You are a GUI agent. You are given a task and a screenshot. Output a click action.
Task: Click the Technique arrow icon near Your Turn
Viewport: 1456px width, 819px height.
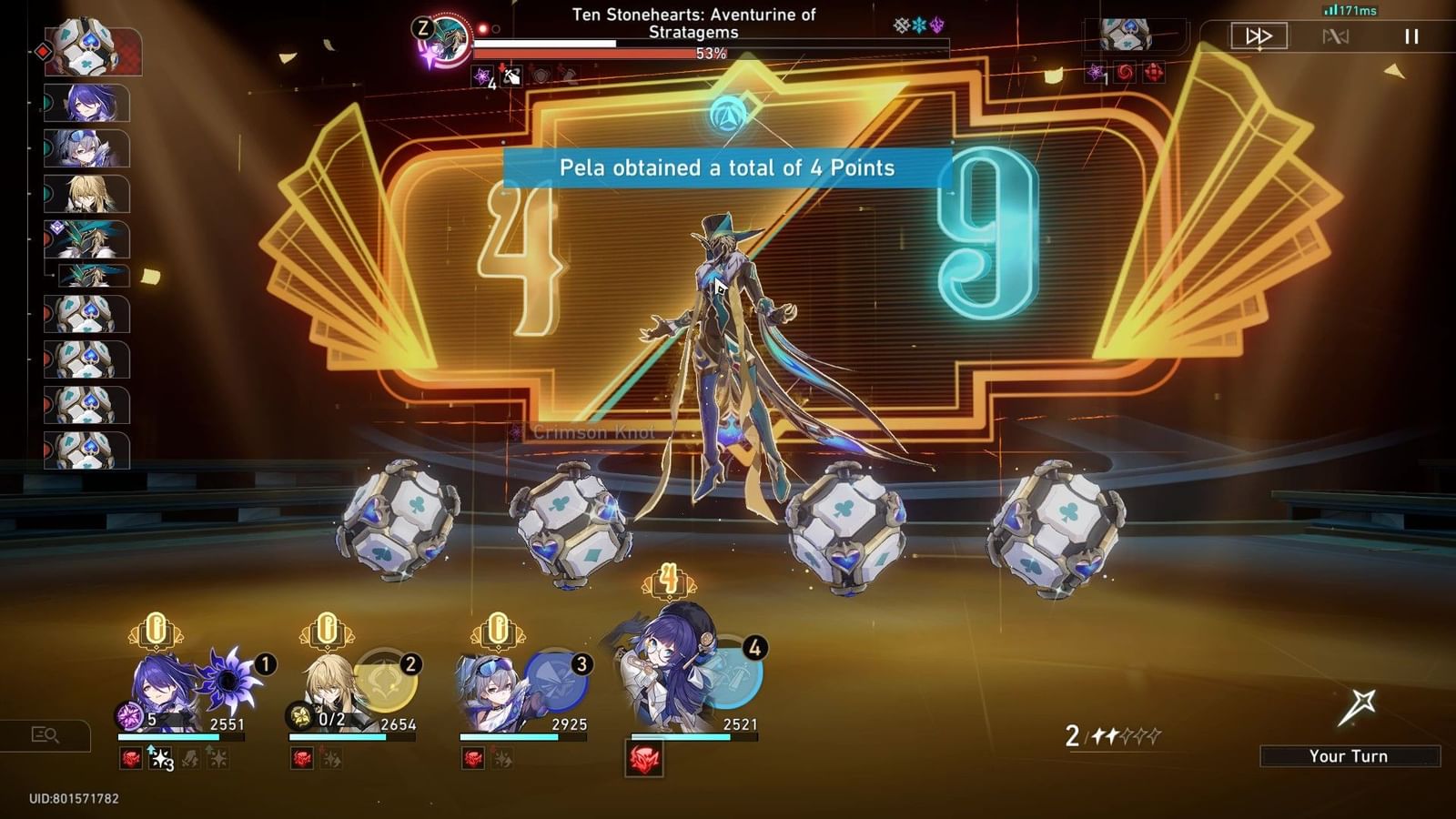point(1360,705)
